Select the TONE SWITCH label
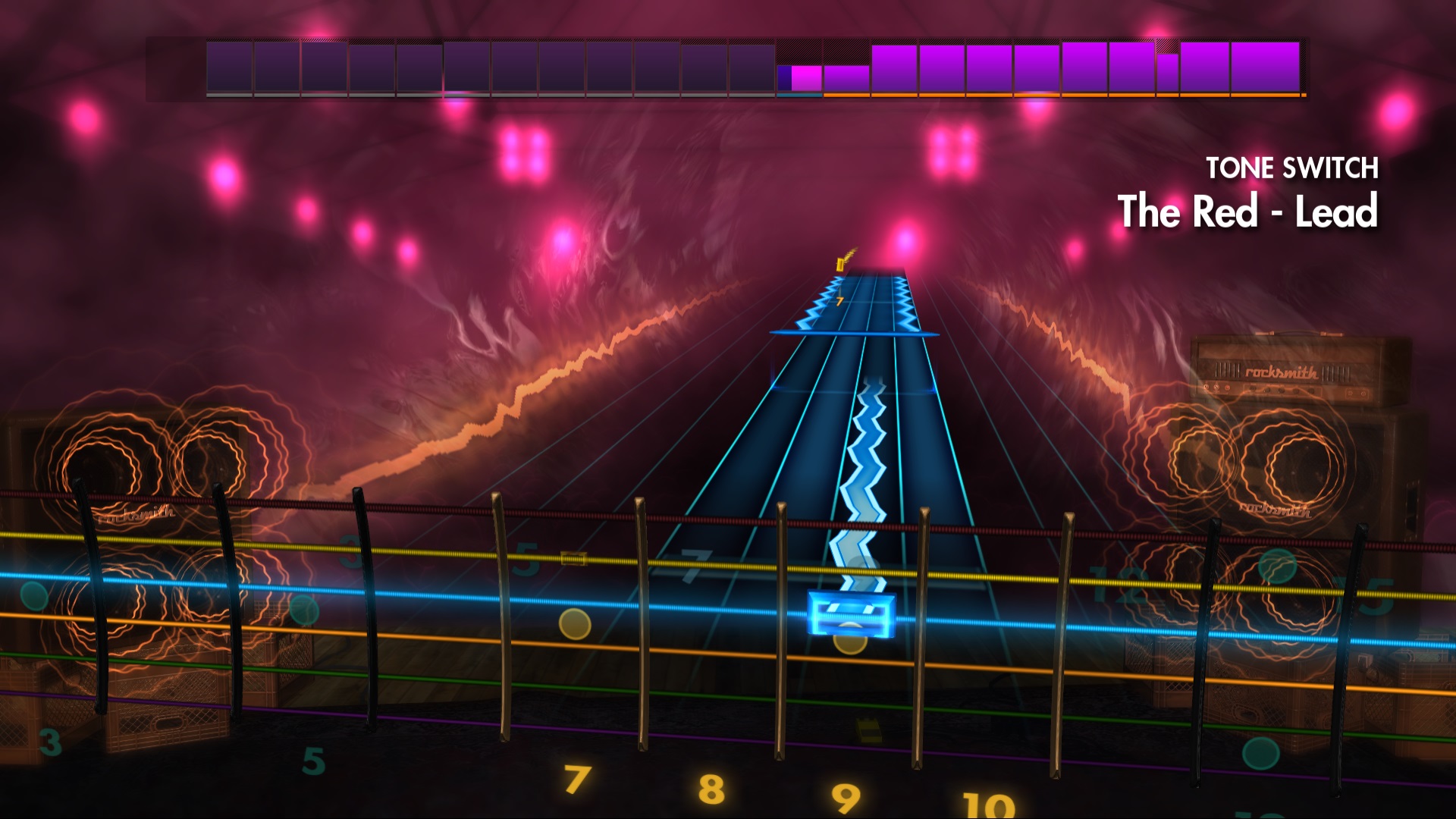The width and height of the screenshot is (1456, 819). coord(1294,167)
